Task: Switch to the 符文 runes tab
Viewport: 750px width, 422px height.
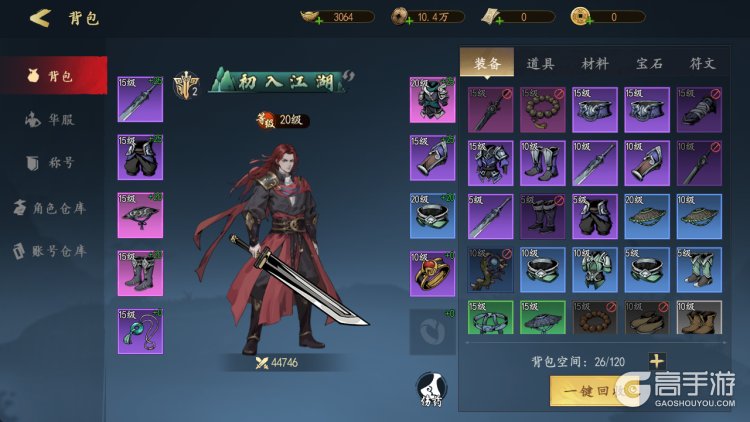Action: point(702,63)
